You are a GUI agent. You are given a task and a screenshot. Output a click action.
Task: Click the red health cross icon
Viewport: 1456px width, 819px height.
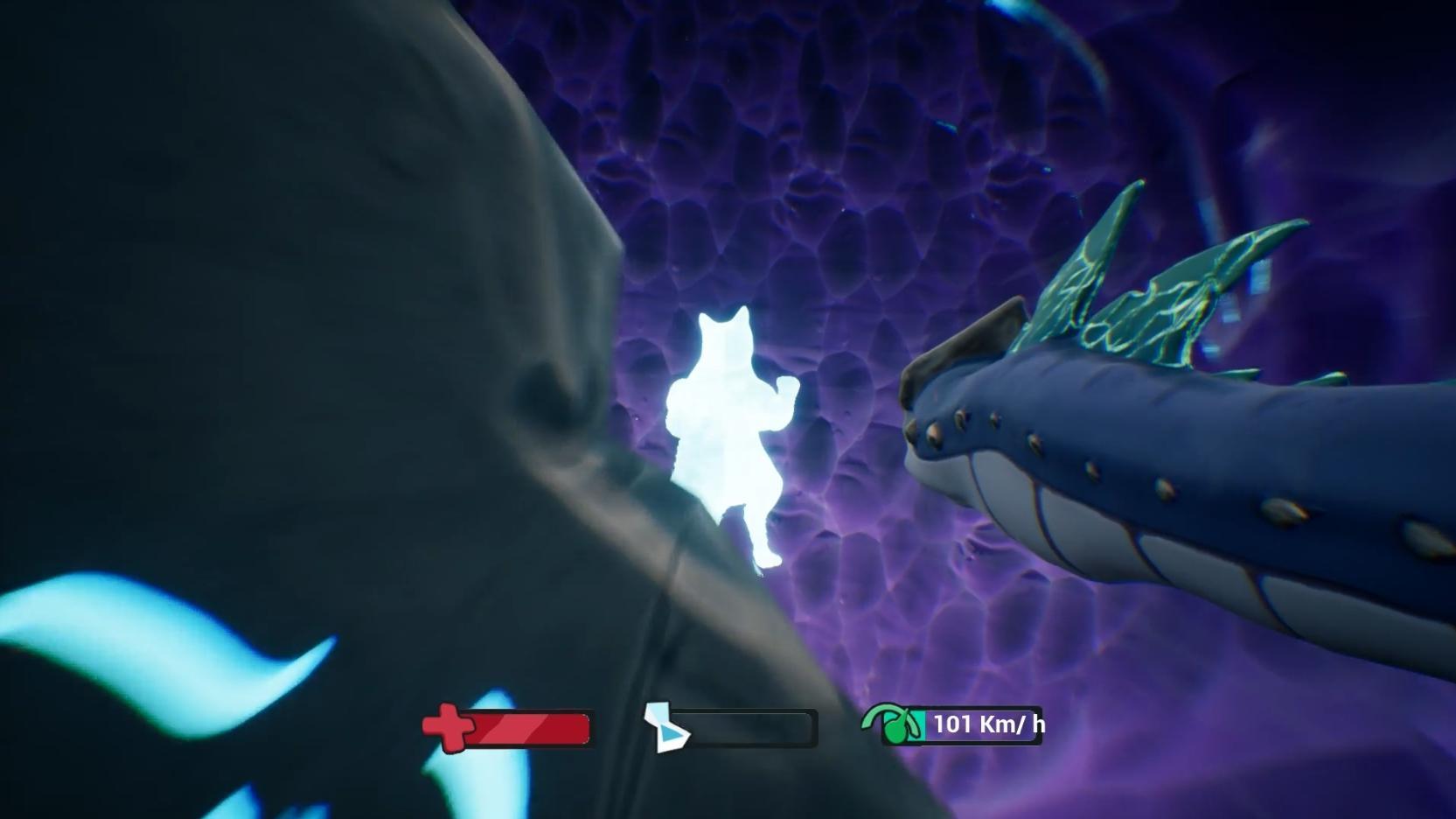[x=449, y=725]
